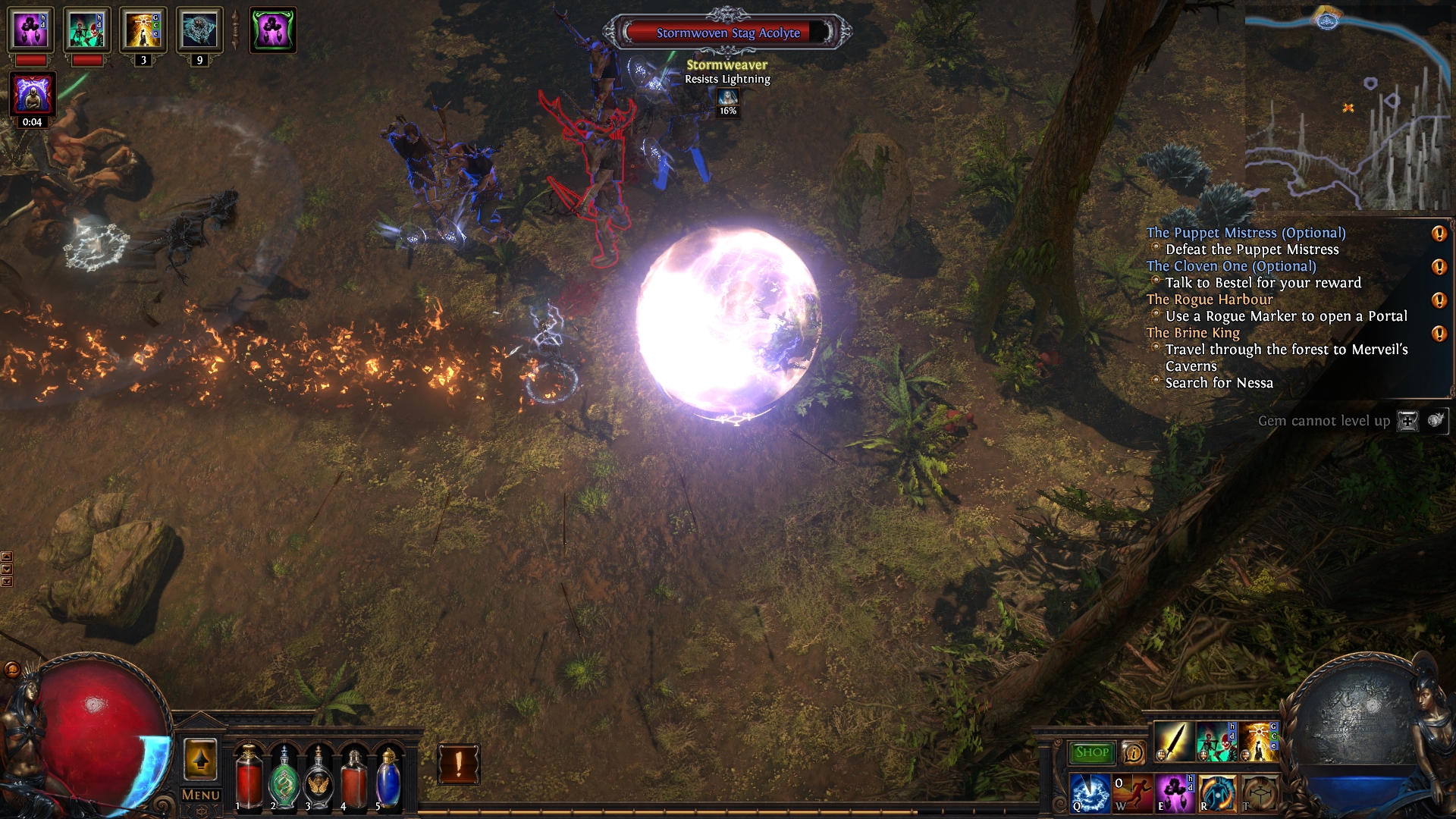Activate the running man dash skill on W

pyautogui.click(x=1132, y=793)
